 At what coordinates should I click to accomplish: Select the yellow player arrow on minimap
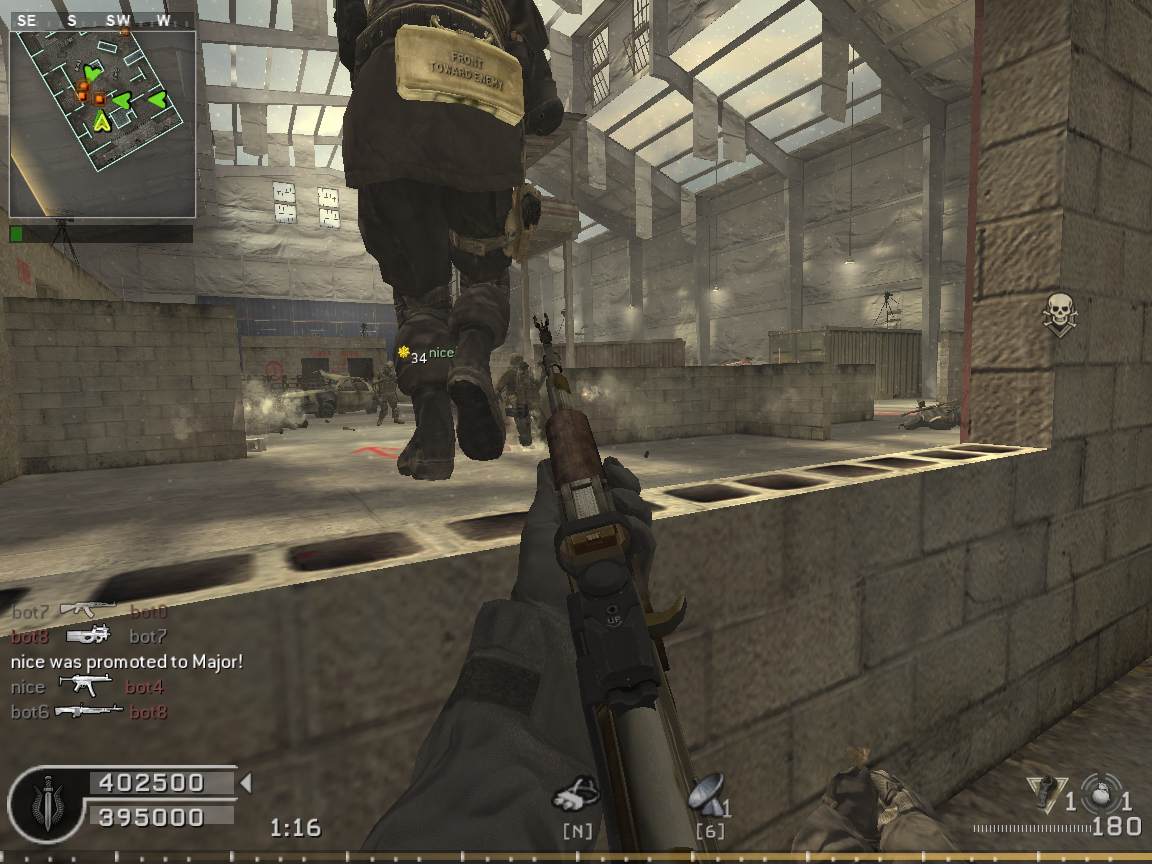point(102,122)
